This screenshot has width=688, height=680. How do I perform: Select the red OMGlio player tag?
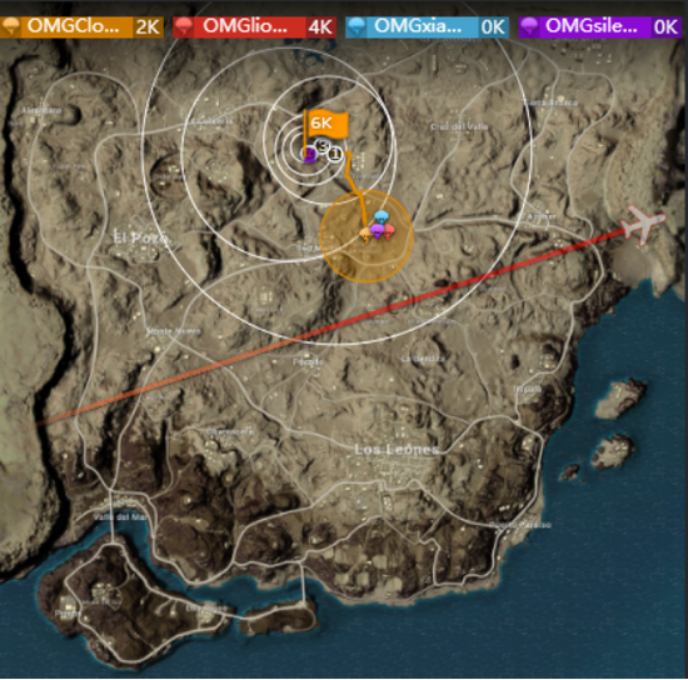coord(254,27)
